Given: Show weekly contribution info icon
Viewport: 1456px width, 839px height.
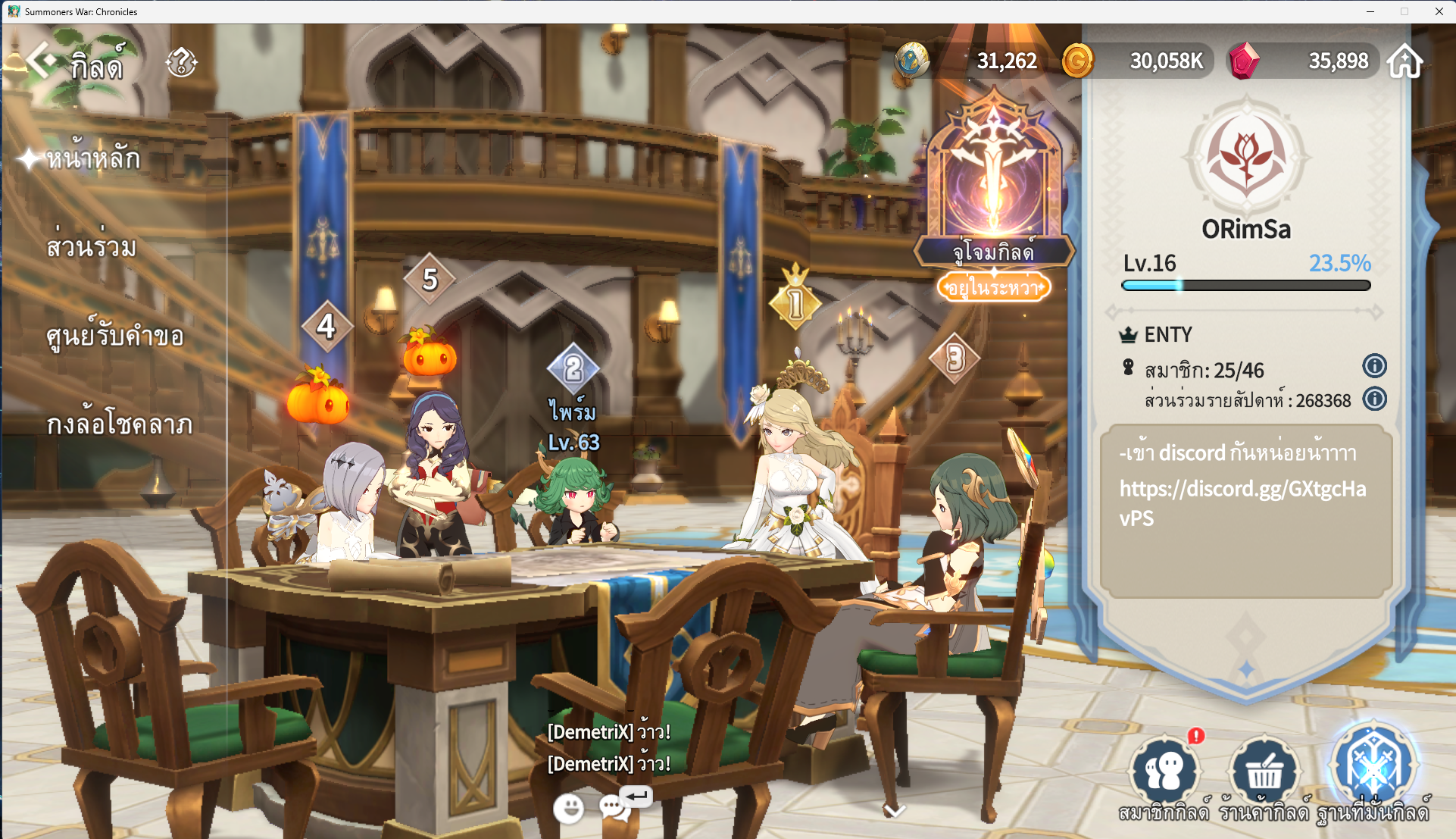Looking at the screenshot, I should (1374, 399).
